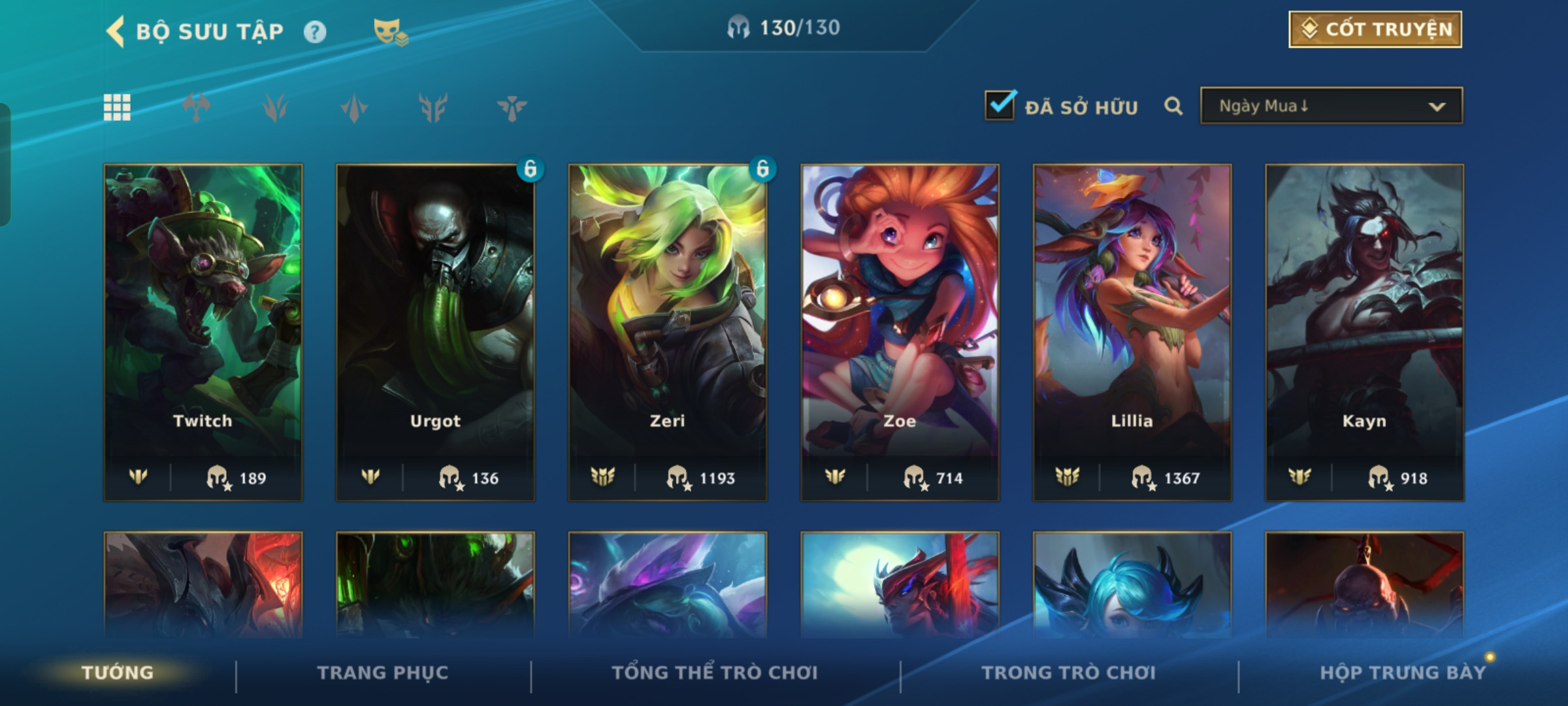View the Lillia champion card
Viewport: 1568px width, 706px height.
(x=1132, y=332)
